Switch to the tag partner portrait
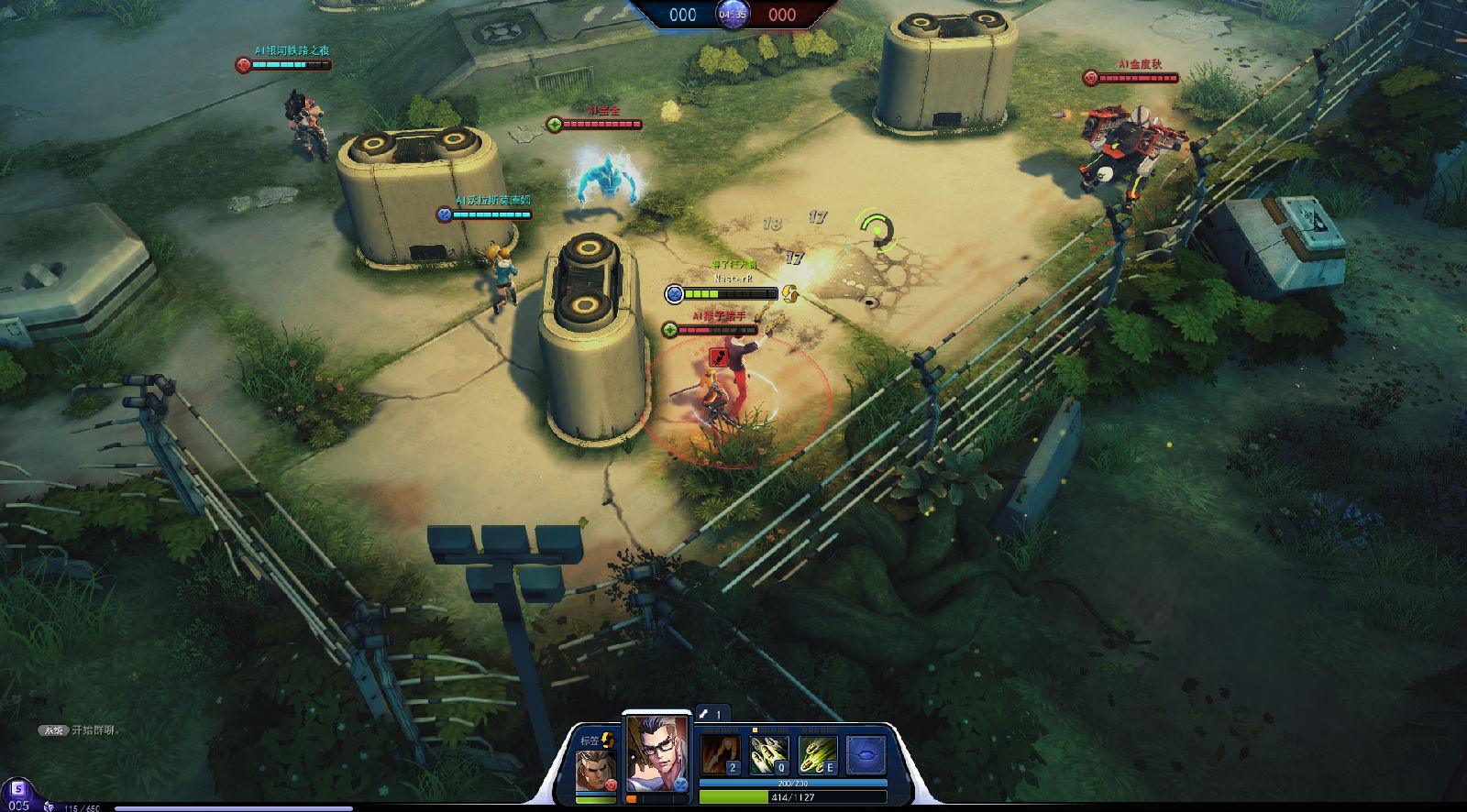The height and width of the screenshot is (812, 1467). click(595, 770)
